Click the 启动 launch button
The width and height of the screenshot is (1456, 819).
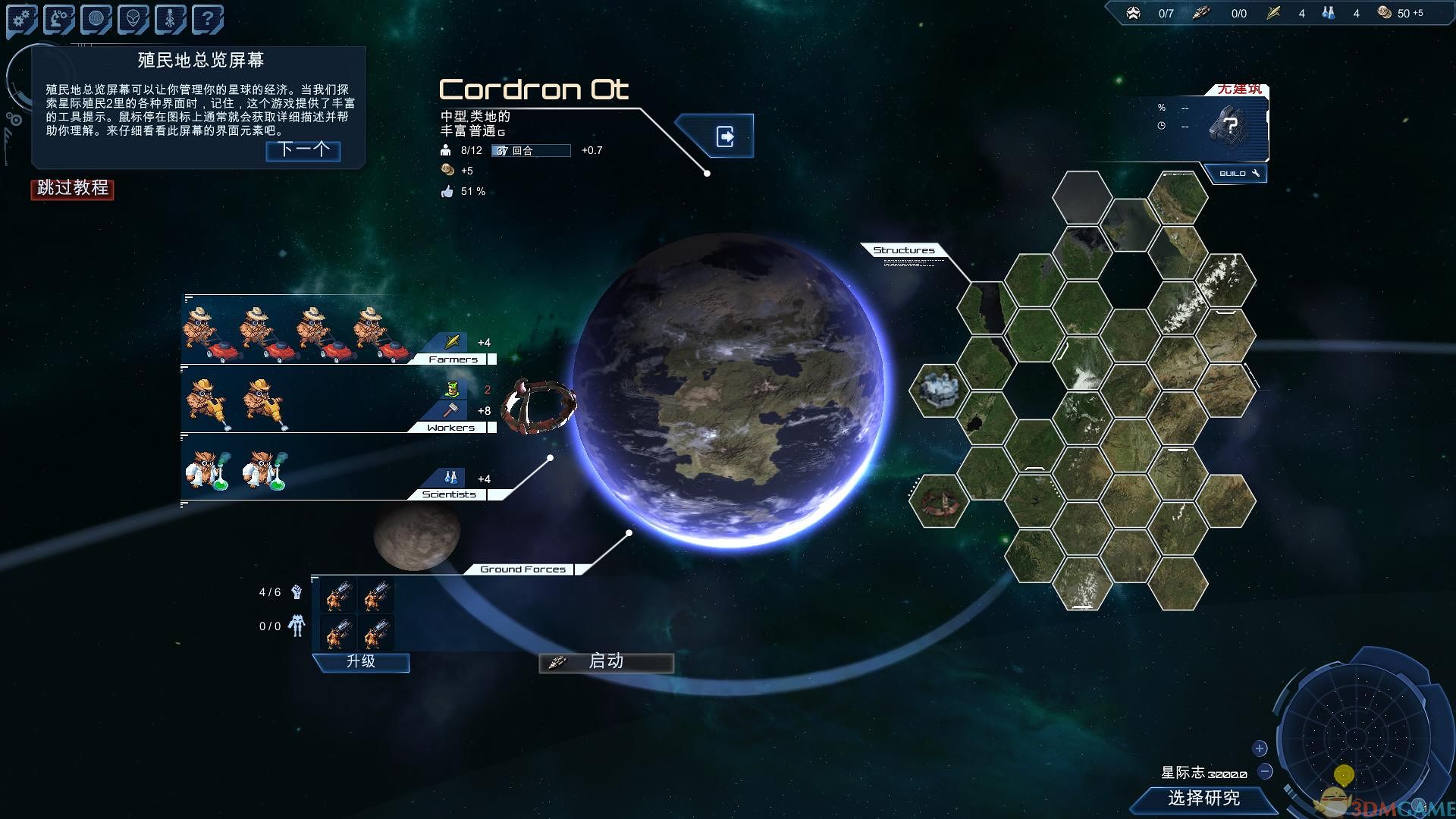606,662
